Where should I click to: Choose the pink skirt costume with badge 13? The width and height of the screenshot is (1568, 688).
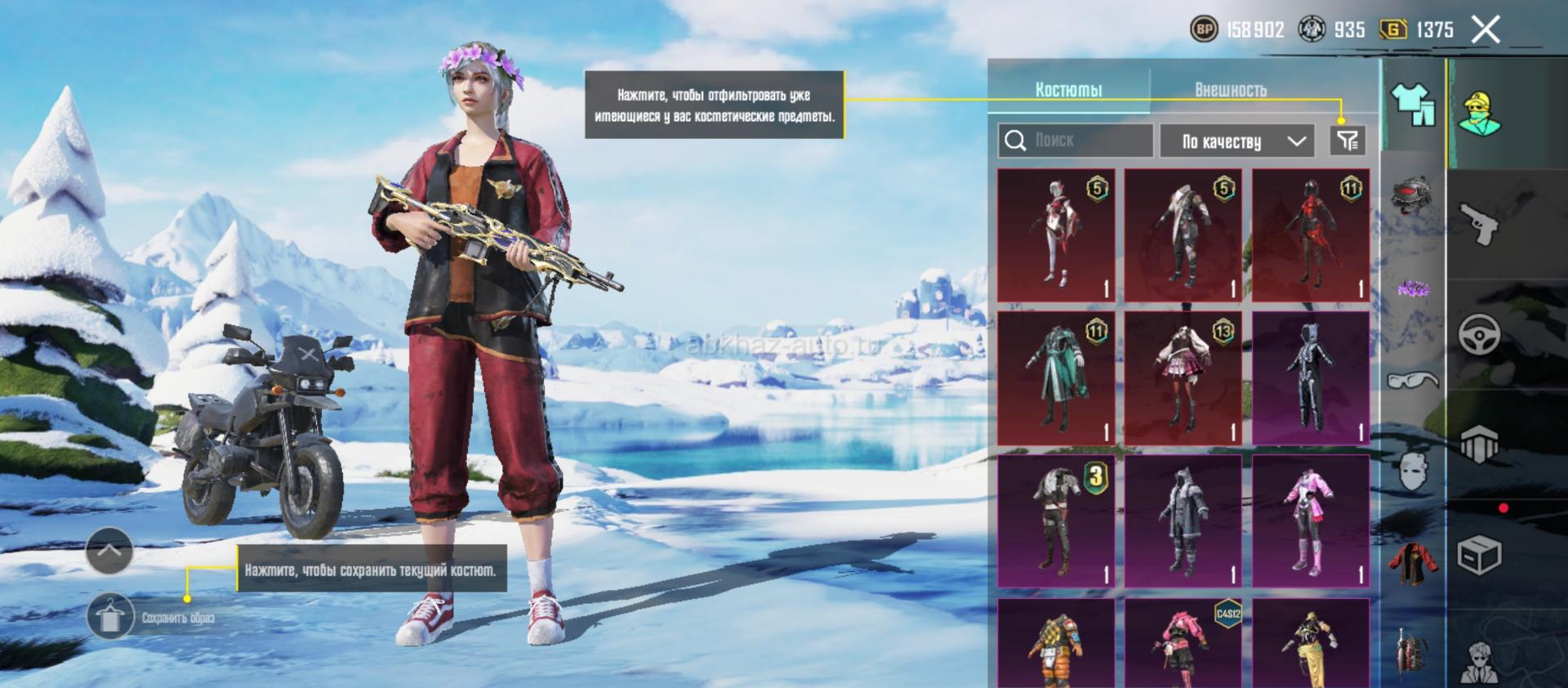tap(1183, 378)
